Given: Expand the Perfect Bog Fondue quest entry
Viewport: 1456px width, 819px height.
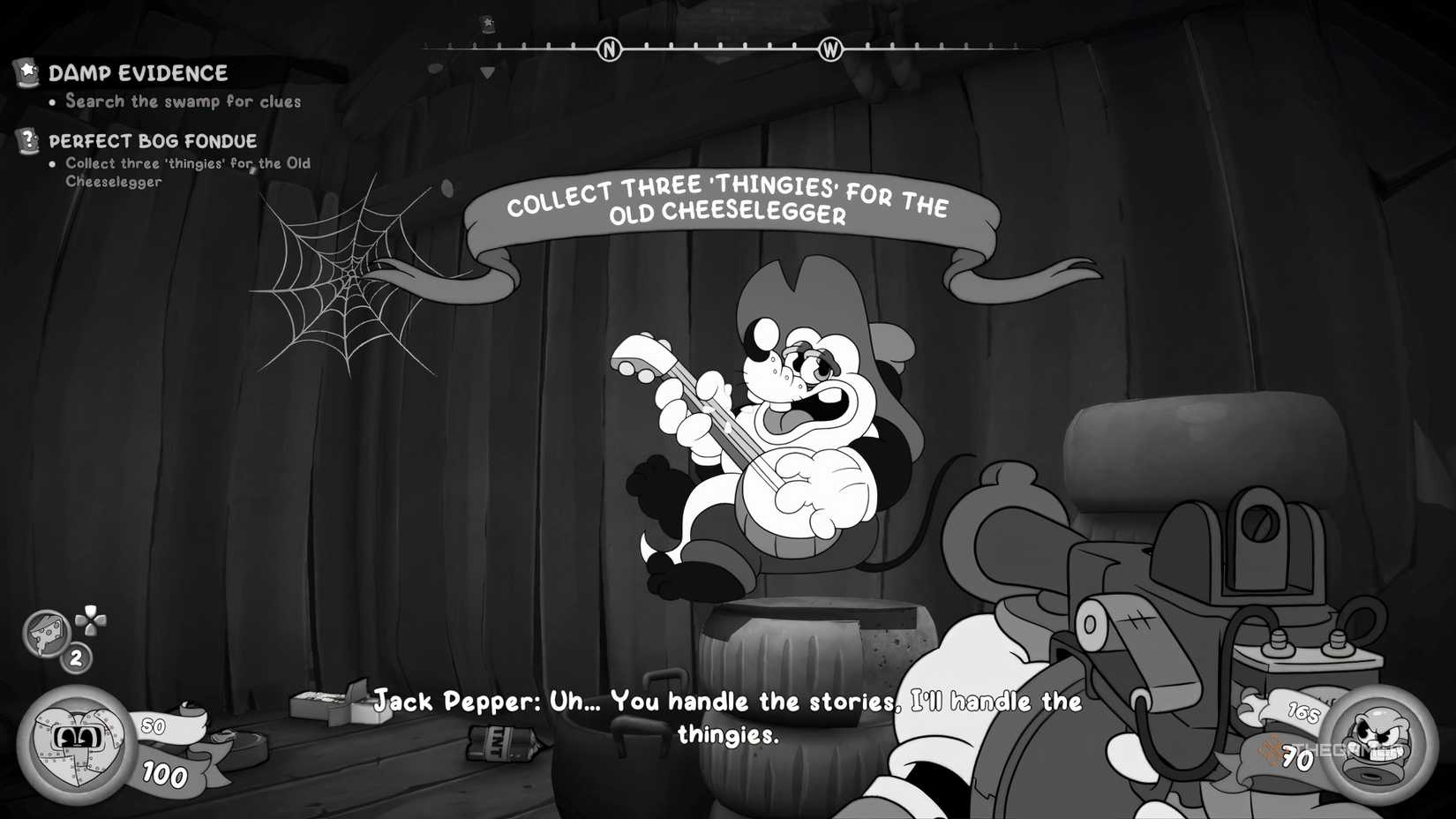Looking at the screenshot, I should (x=153, y=140).
